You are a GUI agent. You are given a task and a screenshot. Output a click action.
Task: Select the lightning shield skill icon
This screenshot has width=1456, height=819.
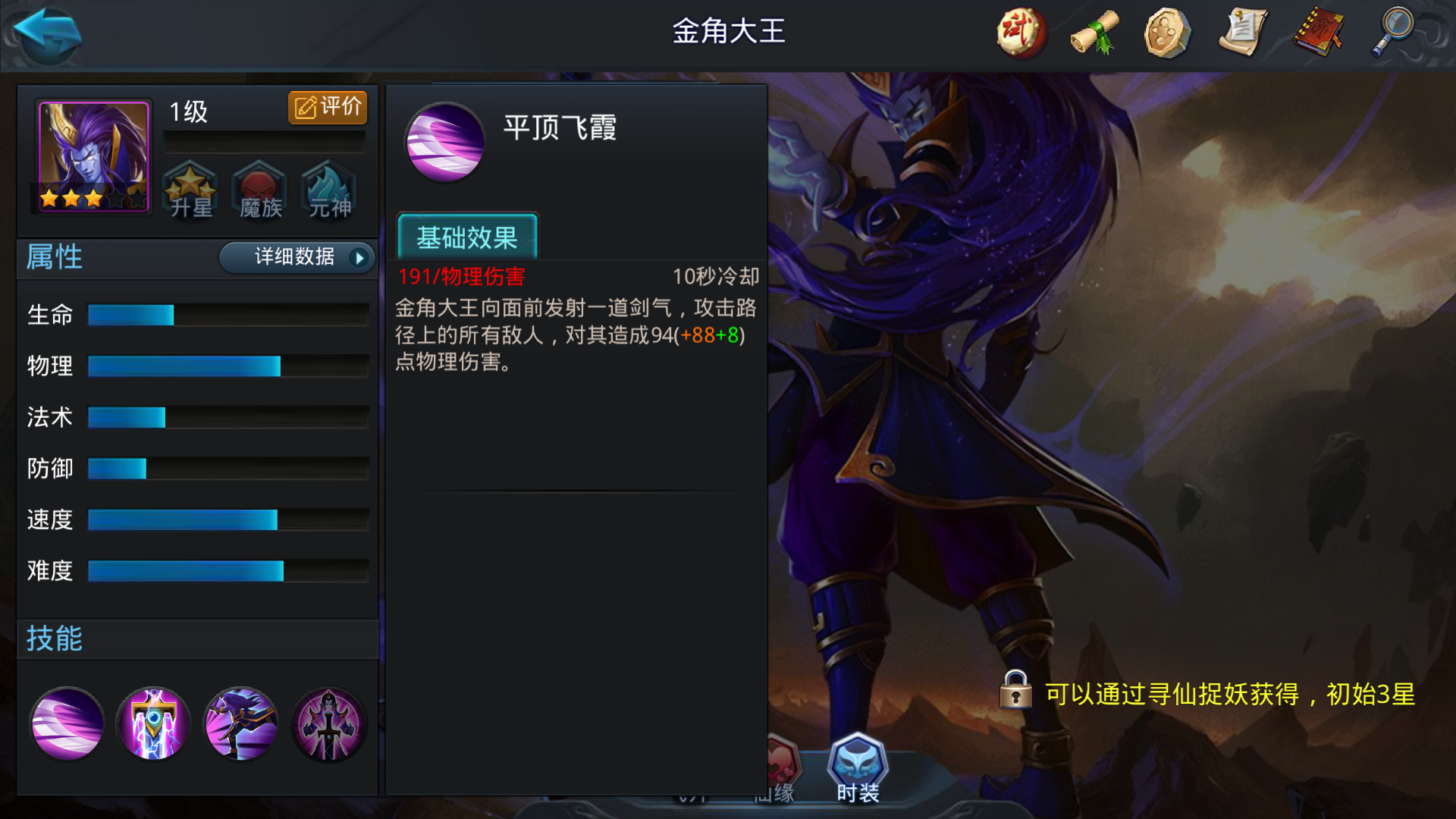coord(153,724)
